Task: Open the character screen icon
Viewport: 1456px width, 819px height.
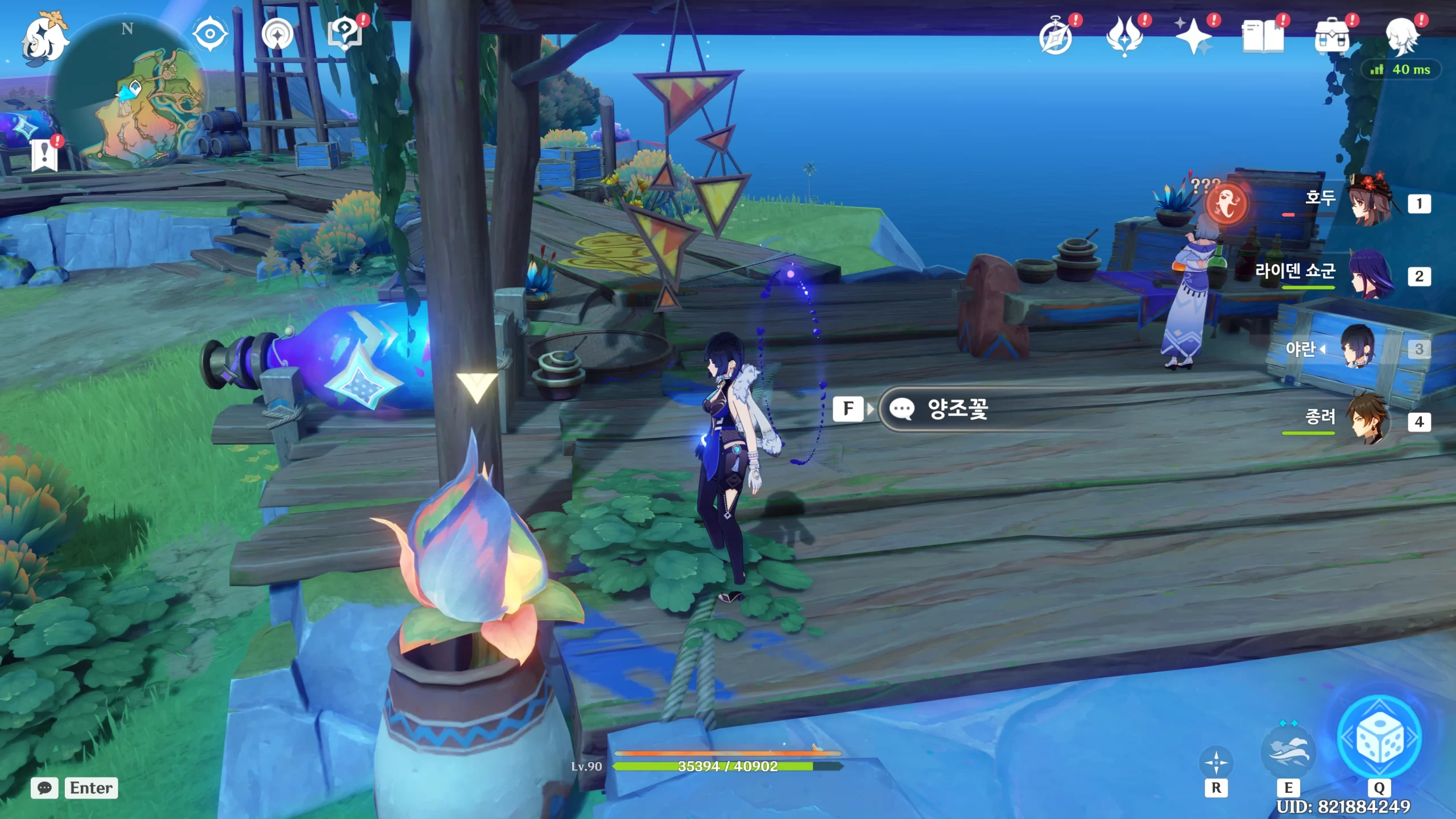Action: (x=1401, y=36)
